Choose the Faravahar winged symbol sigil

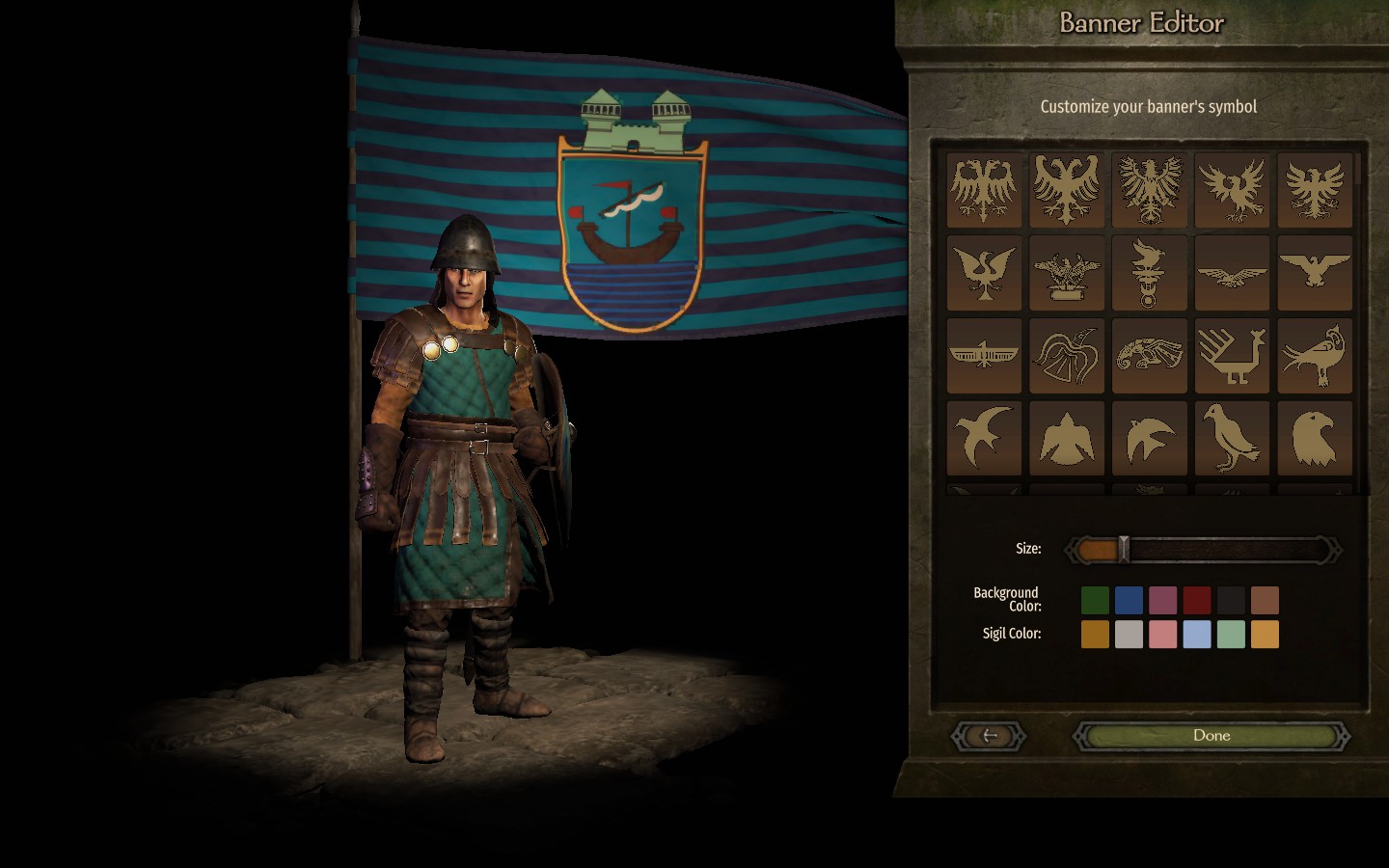(x=984, y=355)
